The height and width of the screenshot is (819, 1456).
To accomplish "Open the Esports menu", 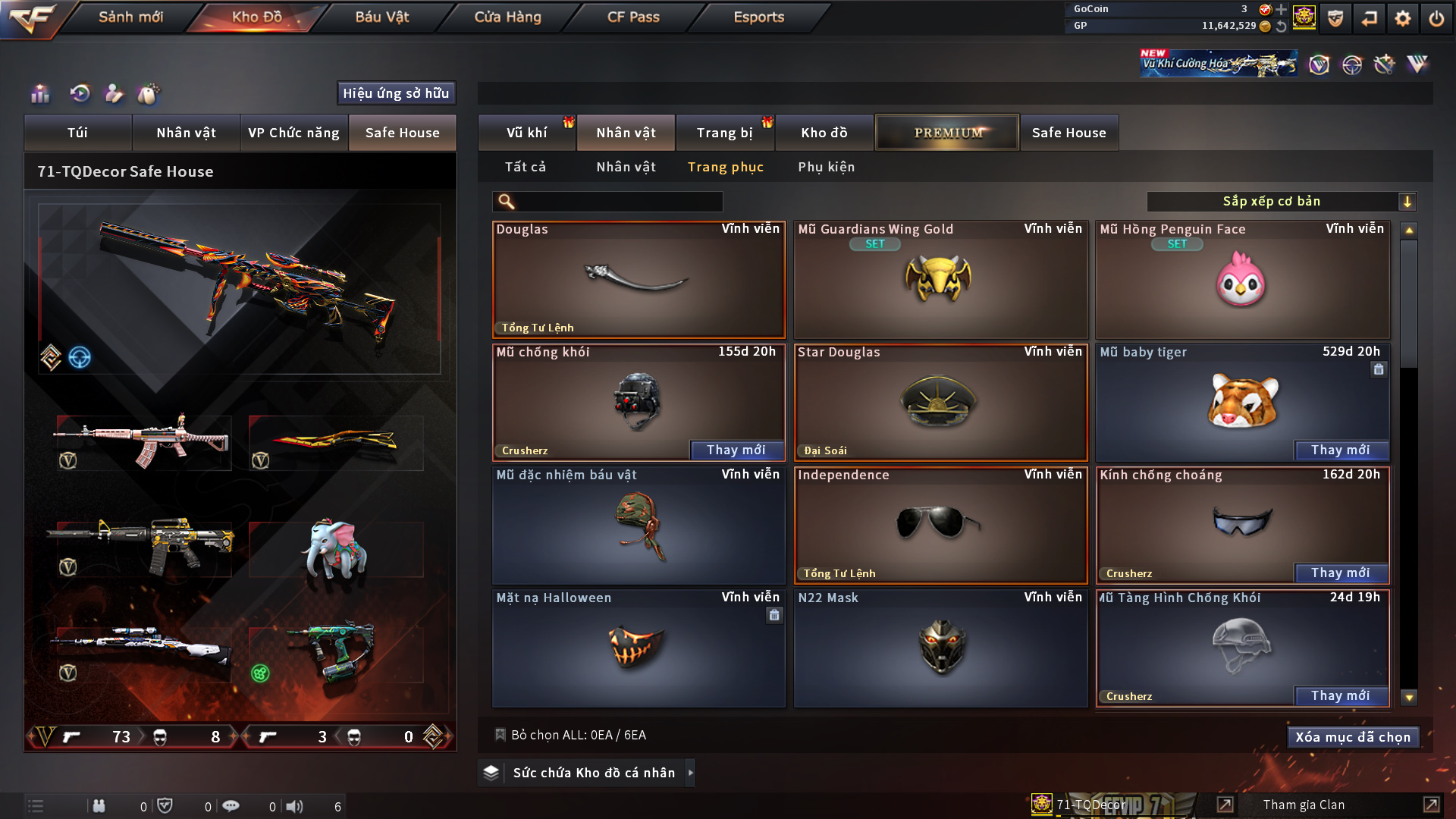I will (758, 17).
